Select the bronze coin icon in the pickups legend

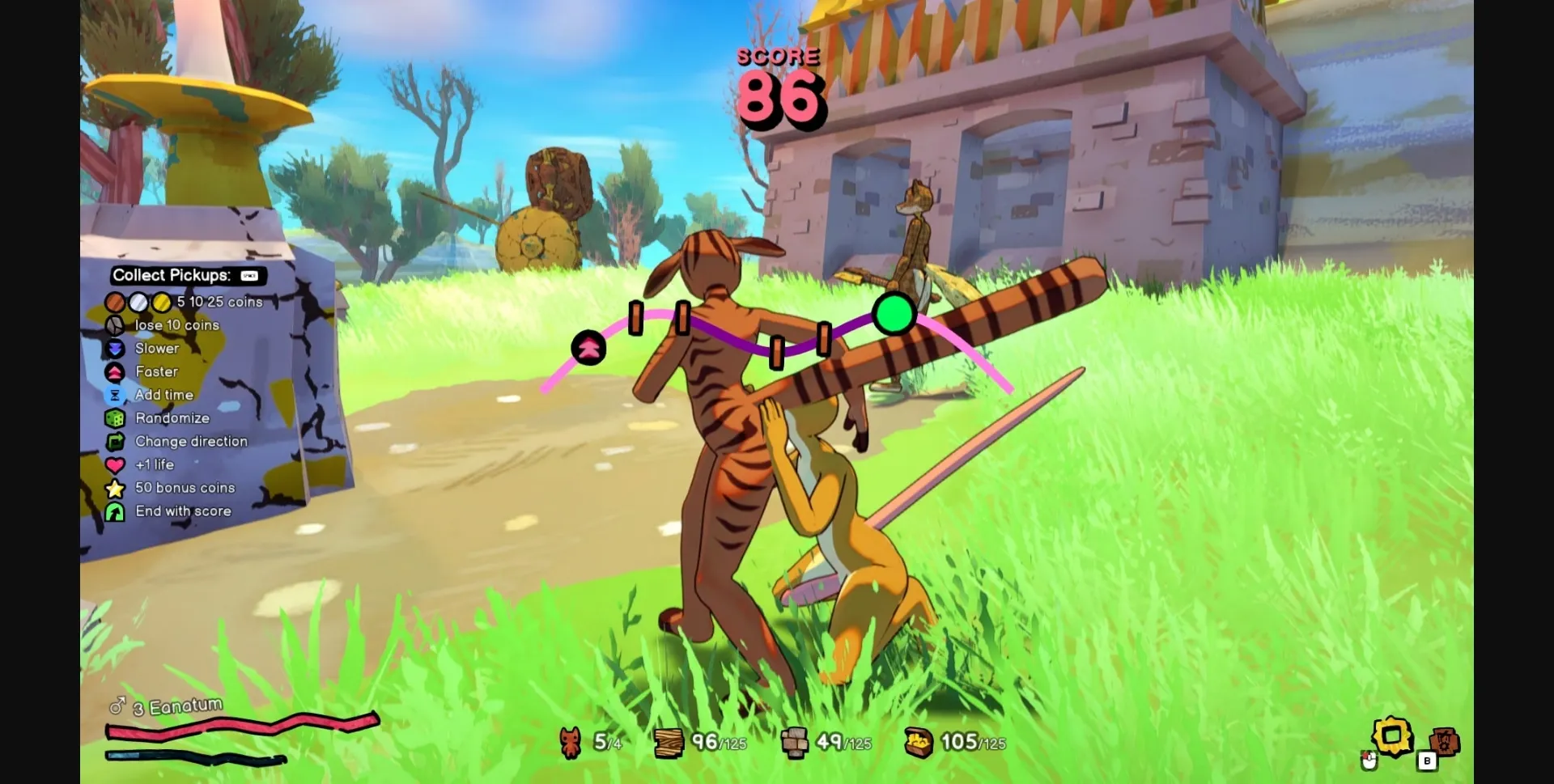116,302
